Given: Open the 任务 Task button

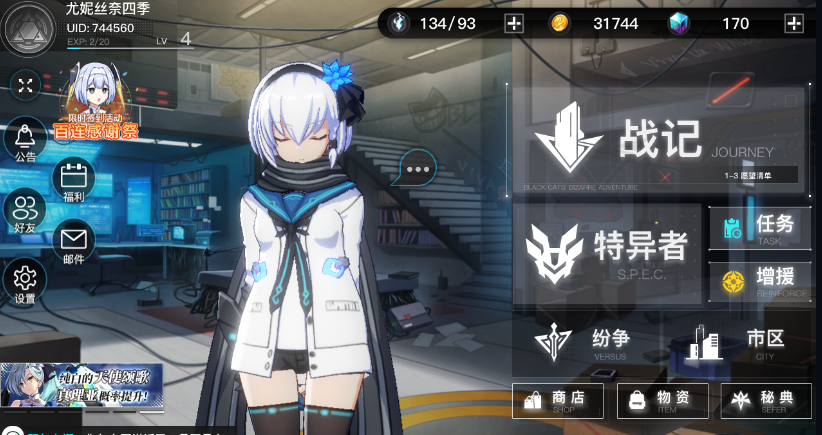Looking at the screenshot, I should pos(760,228).
